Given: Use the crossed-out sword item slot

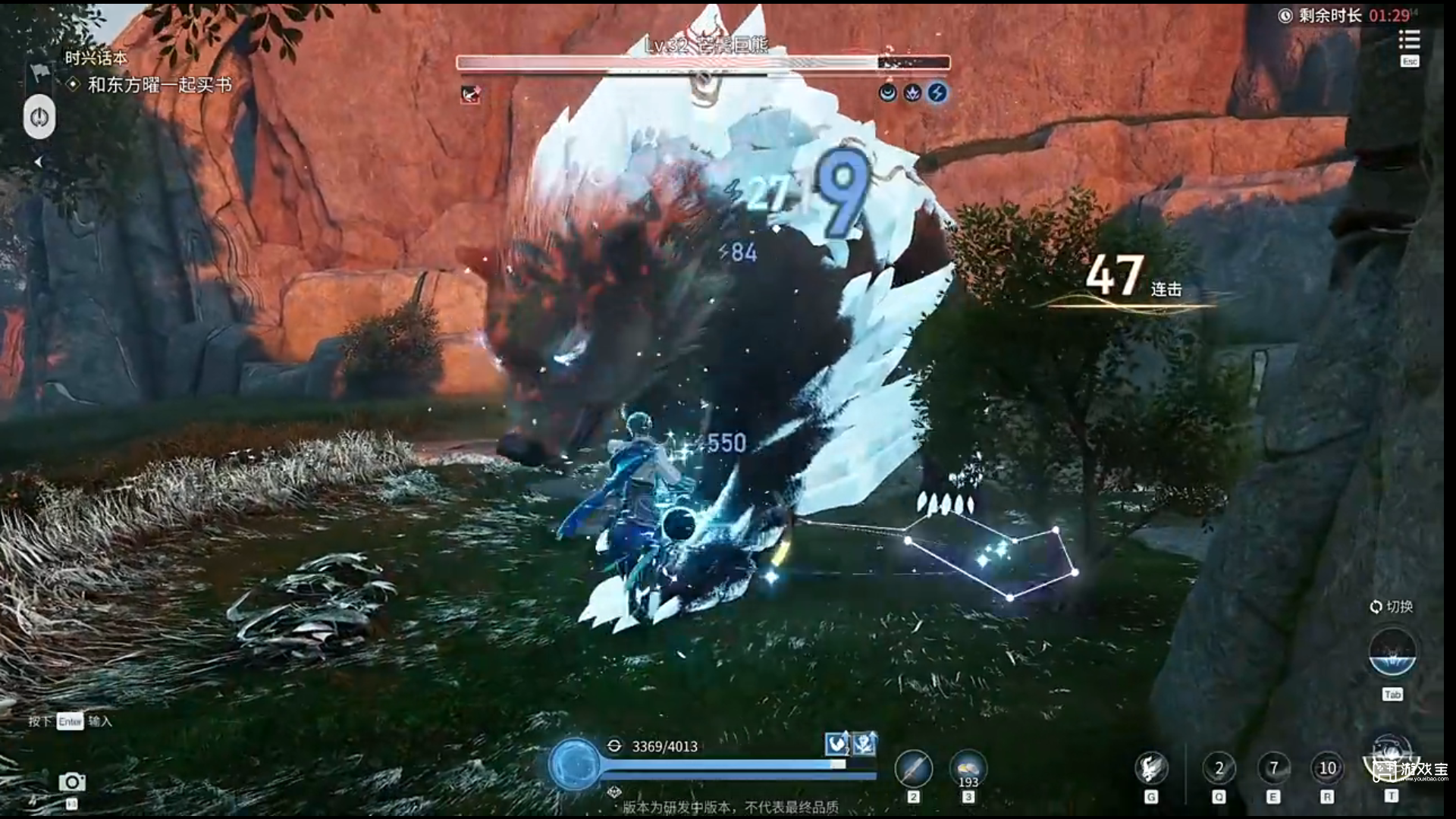Looking at the screenshot, I should [x=914, y=769].
